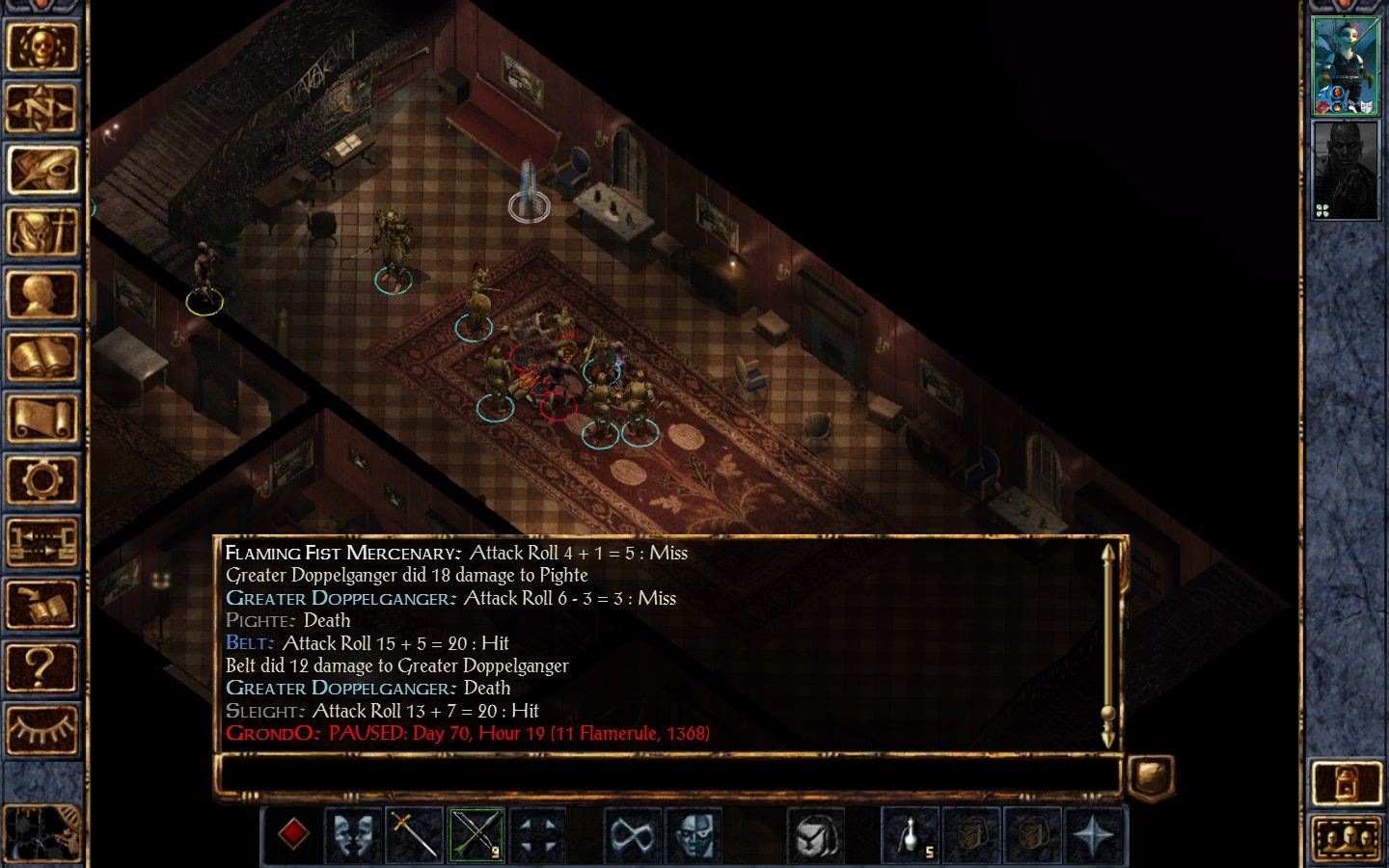Select the greyed-out dead companion portrait

[x=1346, y=171]
